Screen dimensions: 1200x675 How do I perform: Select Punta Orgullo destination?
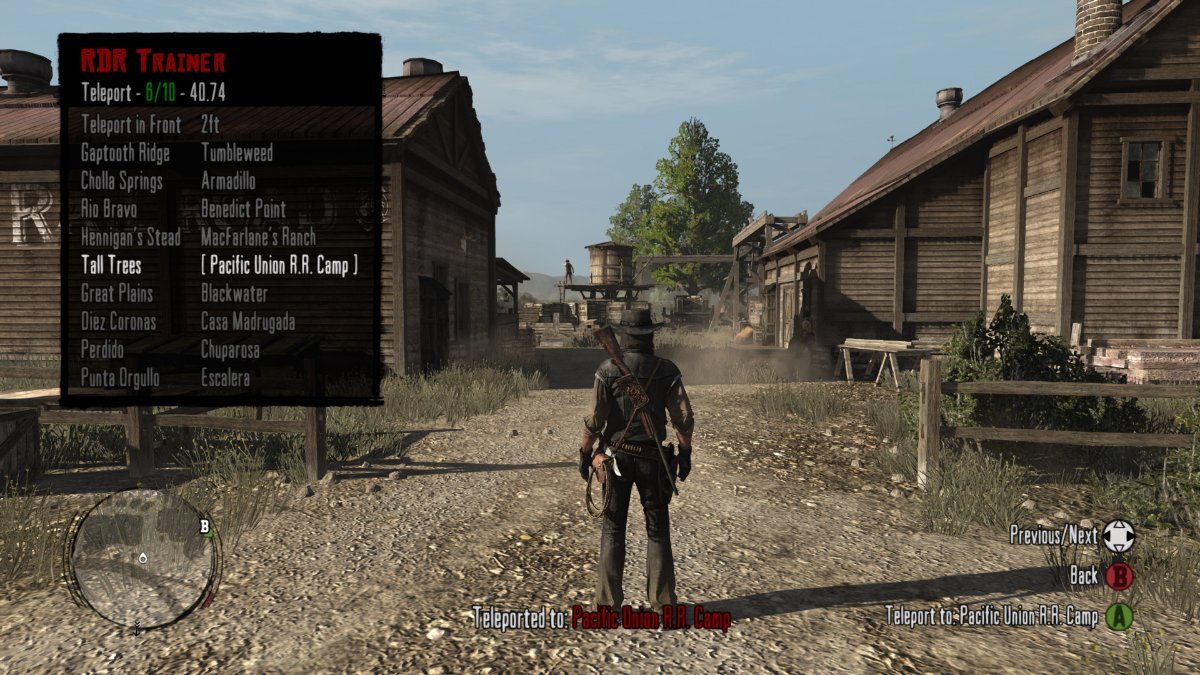(120, 379)
